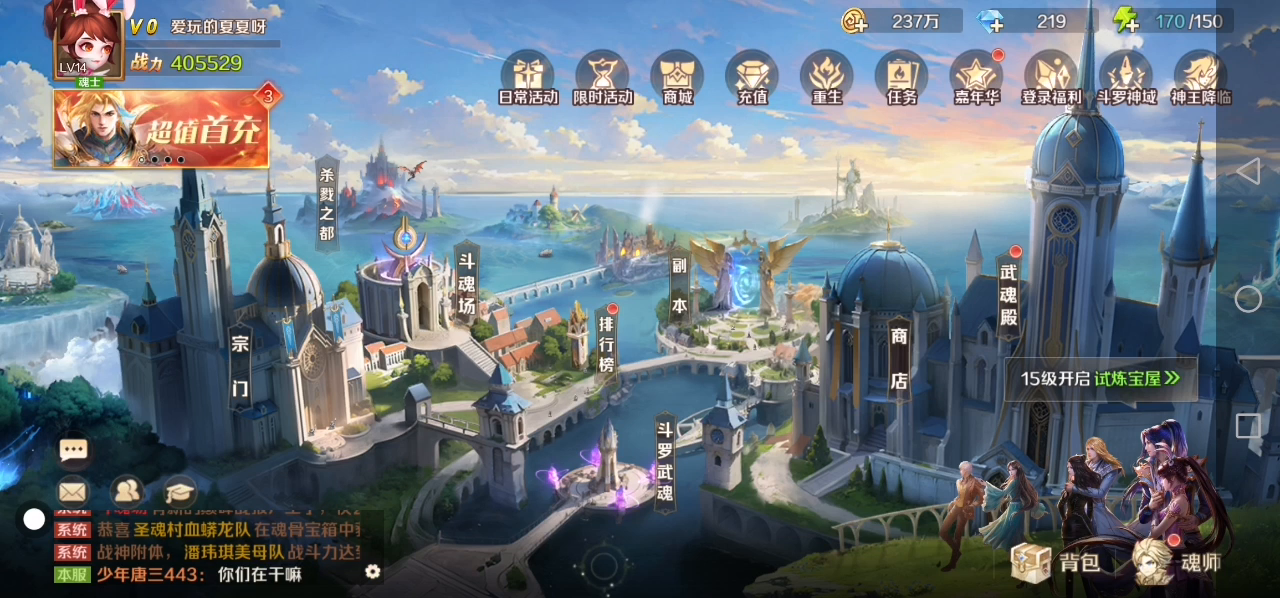
Task: Open the mail envelope icon
Action: tap(72, 491)
